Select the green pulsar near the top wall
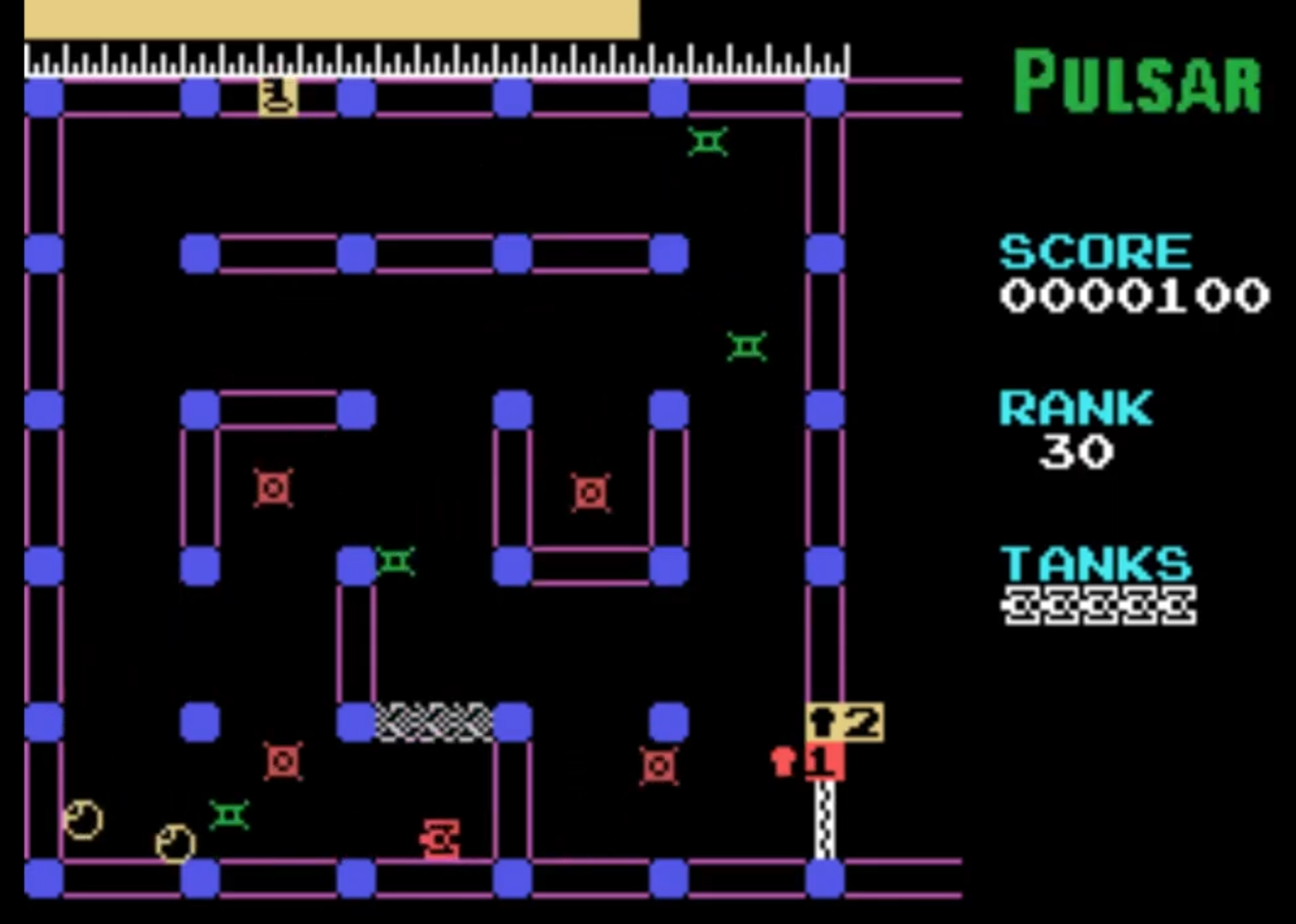The width and height of the screenshot is (1296, 924). [707, 142]
